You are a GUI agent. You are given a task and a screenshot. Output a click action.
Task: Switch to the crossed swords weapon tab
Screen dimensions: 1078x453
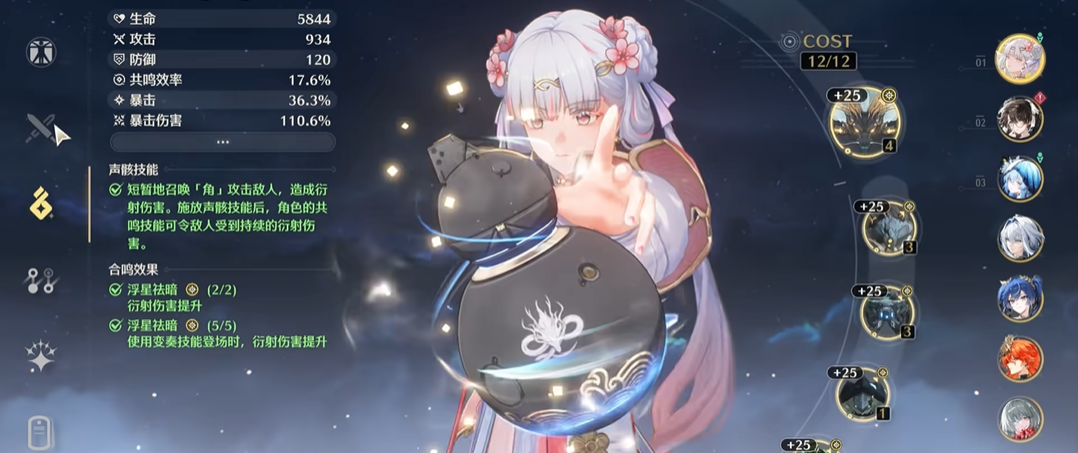pos(41,127)
